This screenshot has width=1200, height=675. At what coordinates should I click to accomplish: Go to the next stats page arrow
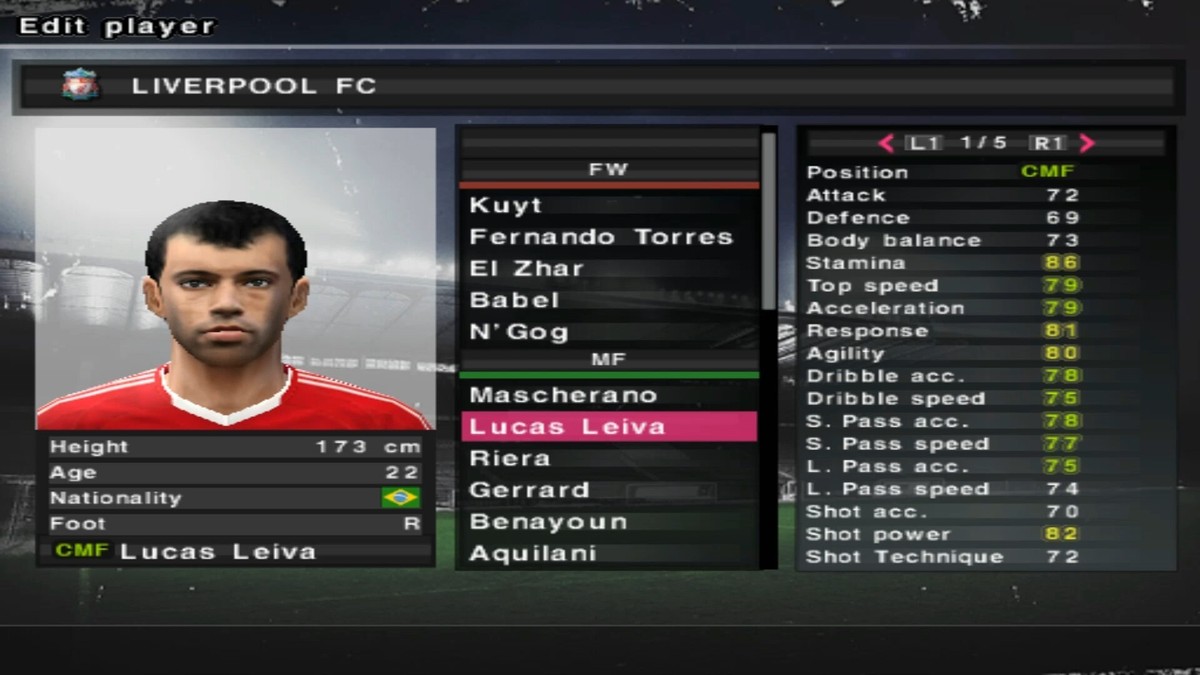coord(1087,143)
